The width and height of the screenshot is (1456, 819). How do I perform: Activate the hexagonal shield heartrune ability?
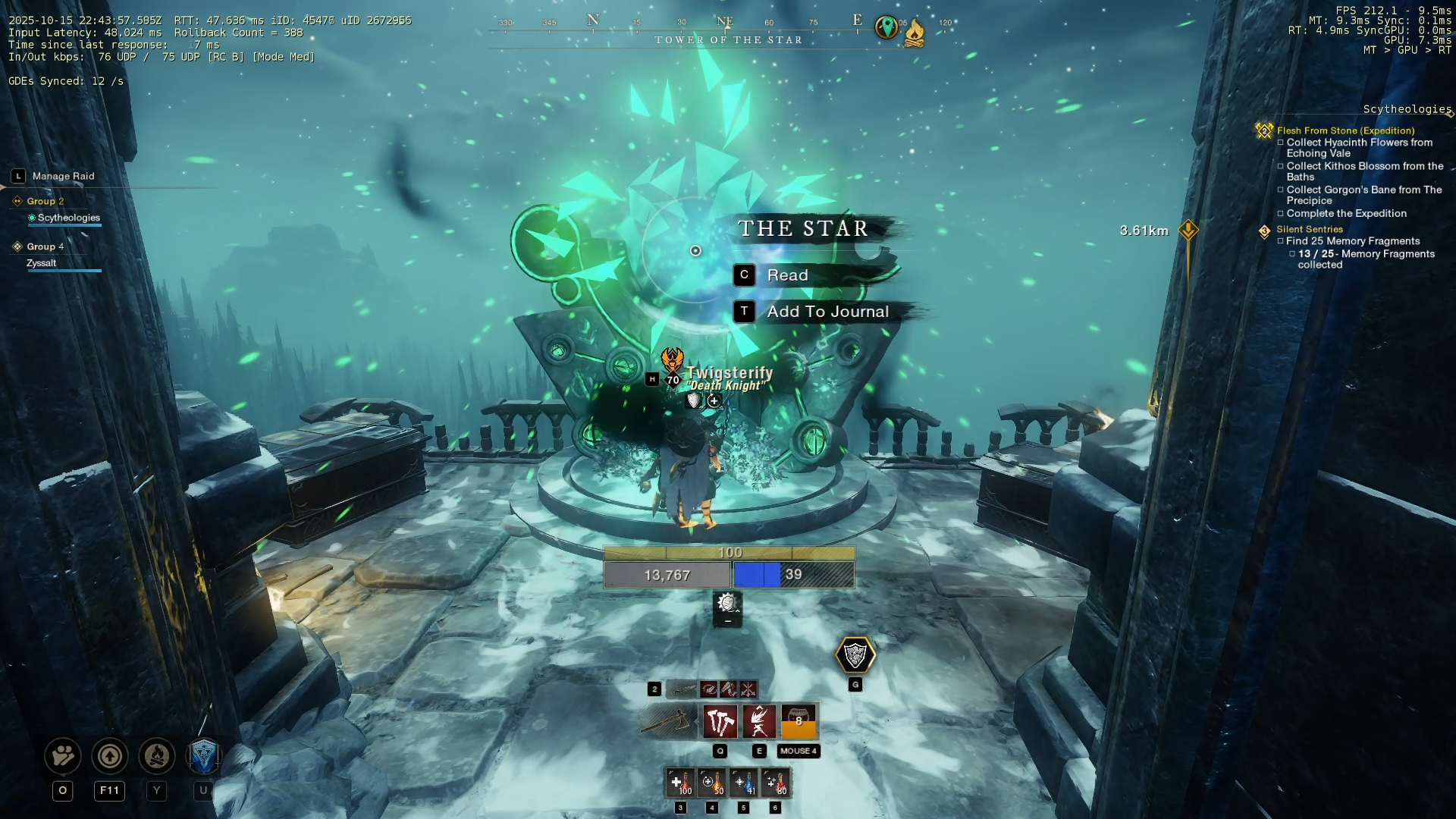(x=855, y=655)
